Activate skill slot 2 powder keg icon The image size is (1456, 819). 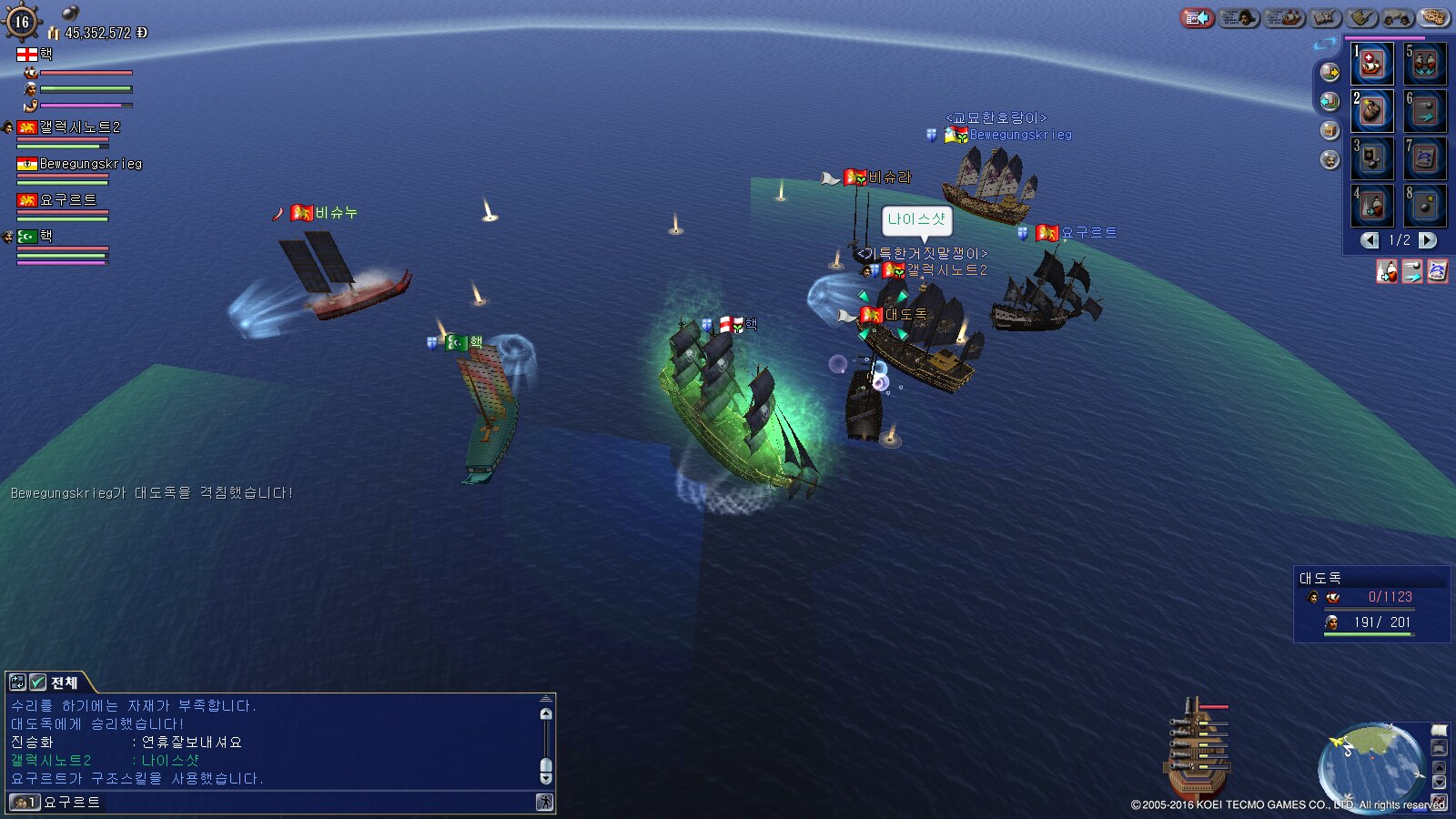pyautogui.click(x=1372, y=111)
